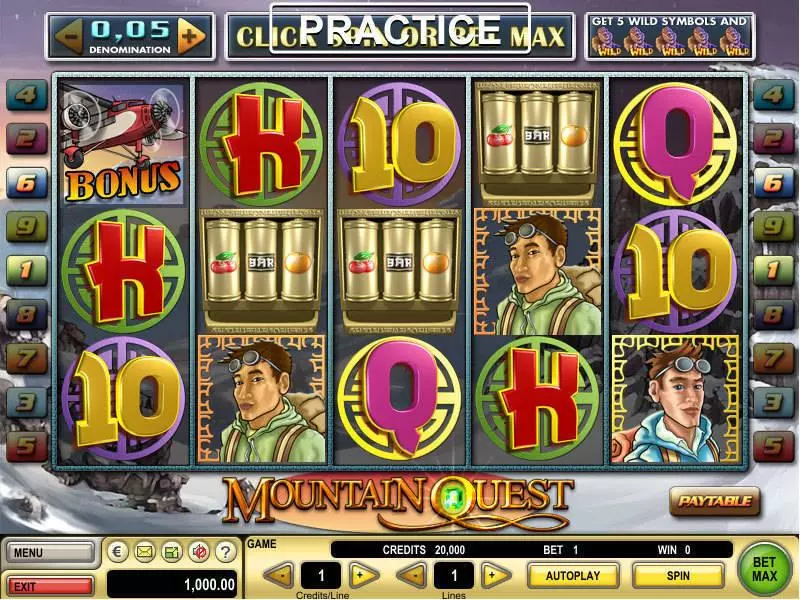
Task: Toggle the sound mute icon
Action: pos(198,551)
